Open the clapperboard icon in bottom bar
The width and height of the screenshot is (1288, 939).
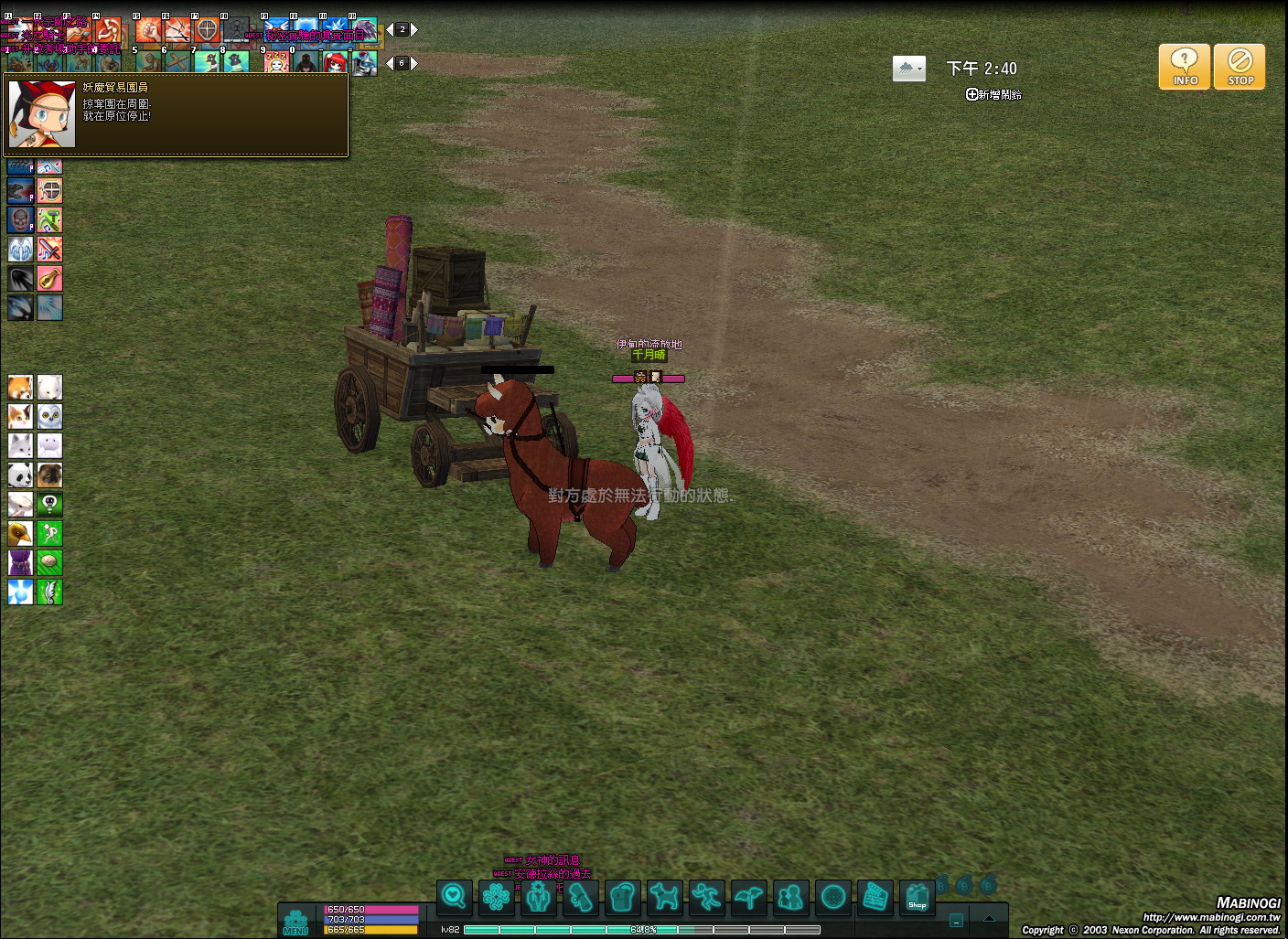coord(875,897)
